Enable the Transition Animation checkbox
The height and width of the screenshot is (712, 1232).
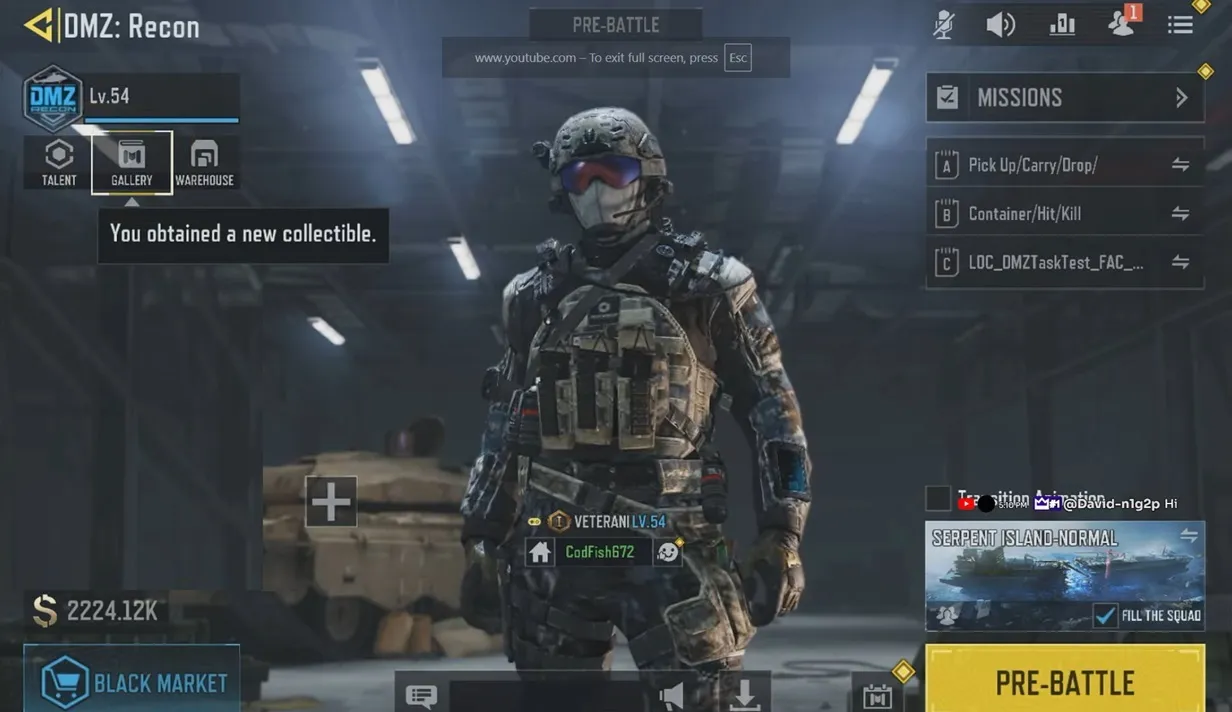pos(938,498)
